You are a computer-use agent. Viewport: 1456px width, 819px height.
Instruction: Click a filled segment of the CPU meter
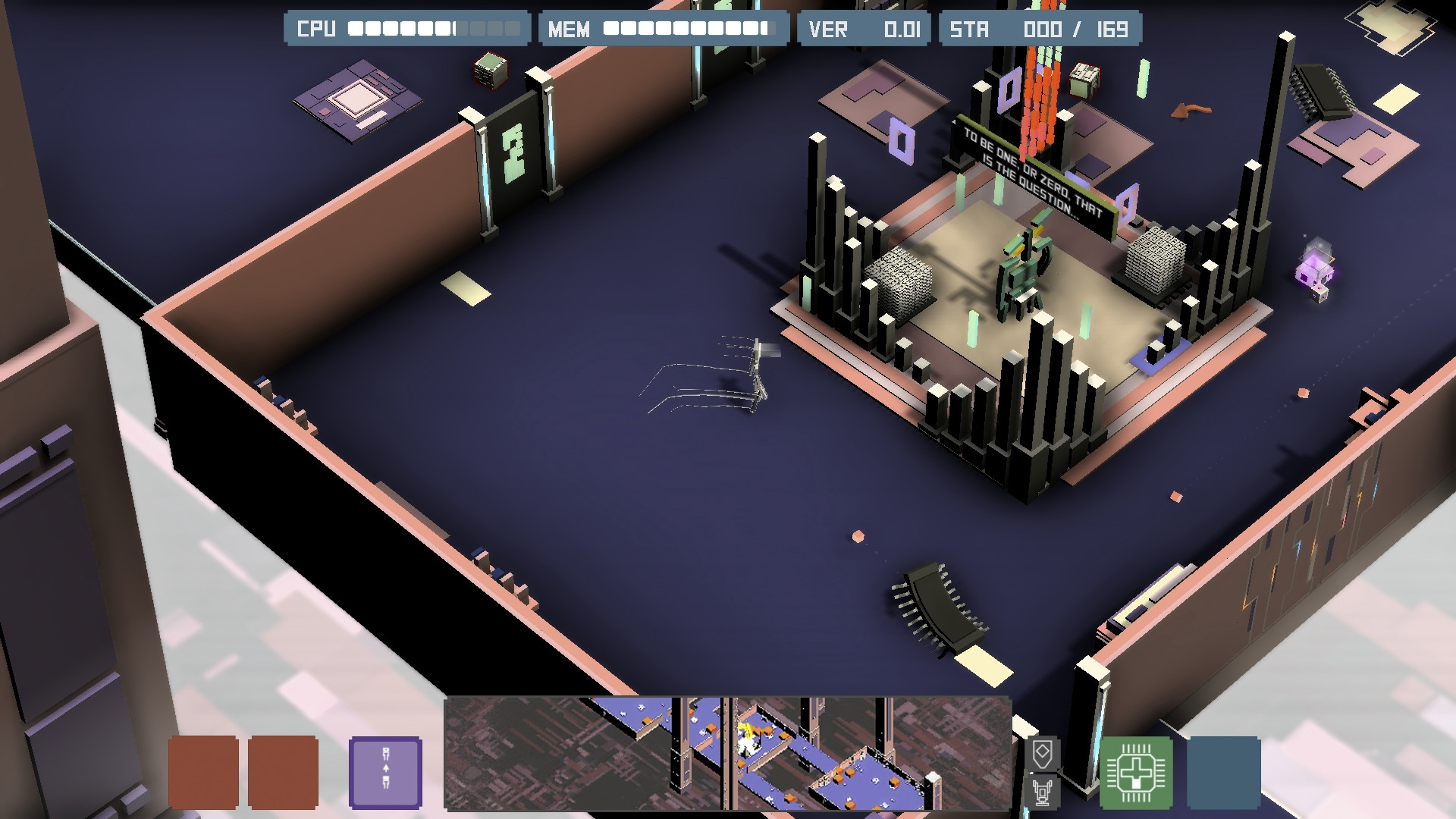coord(379,29)
